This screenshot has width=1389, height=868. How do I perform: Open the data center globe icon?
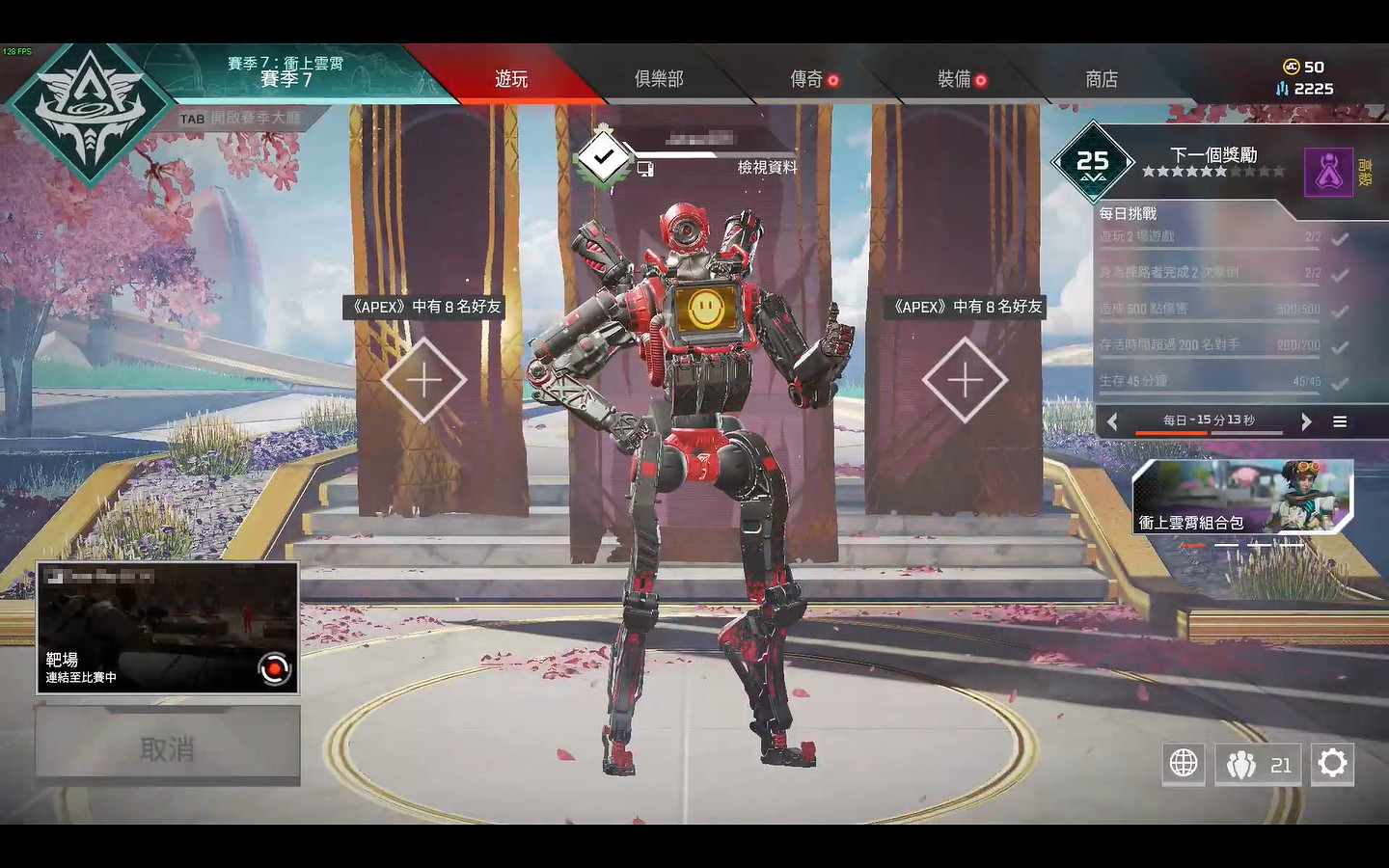point(1184,764)
